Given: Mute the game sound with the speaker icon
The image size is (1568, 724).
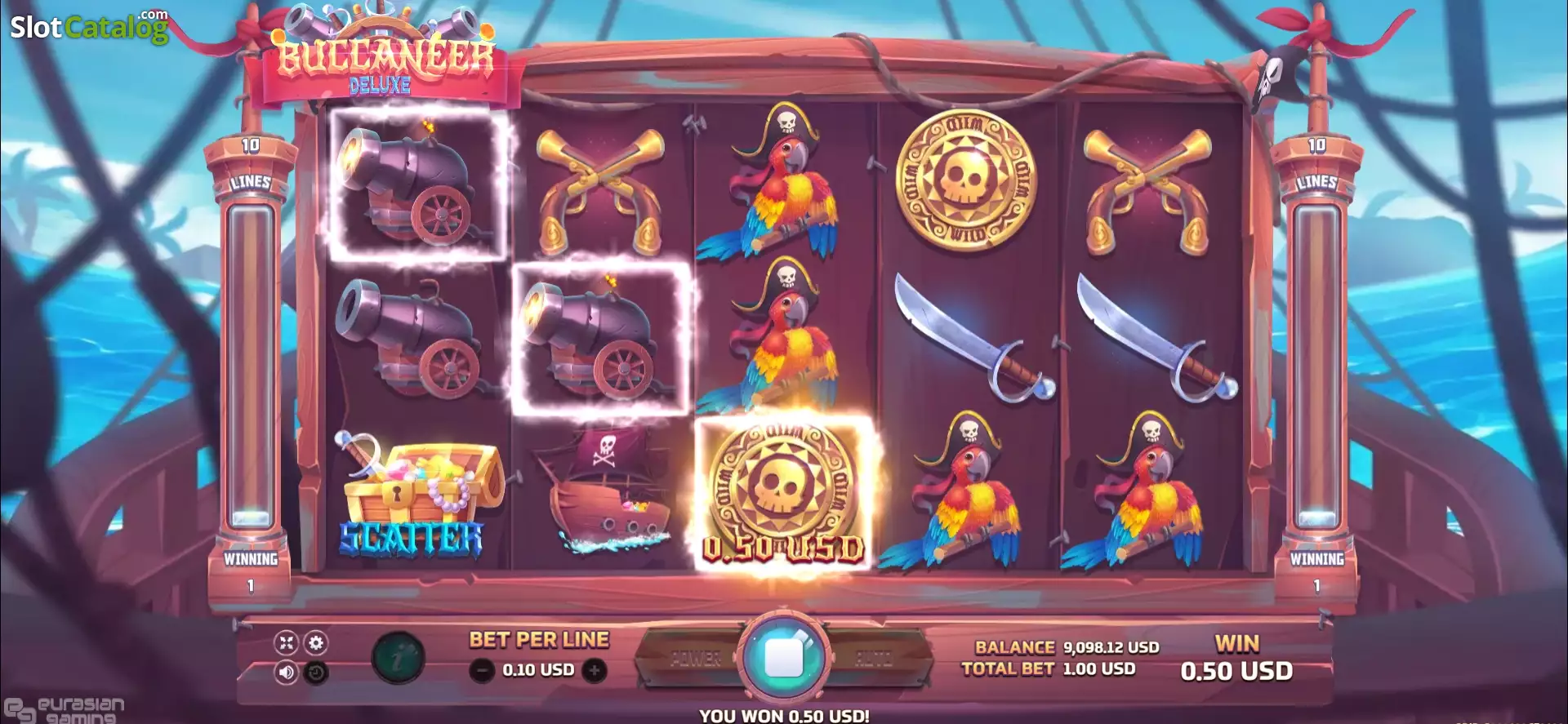Looking at the screenshot, I should point(287,671).
